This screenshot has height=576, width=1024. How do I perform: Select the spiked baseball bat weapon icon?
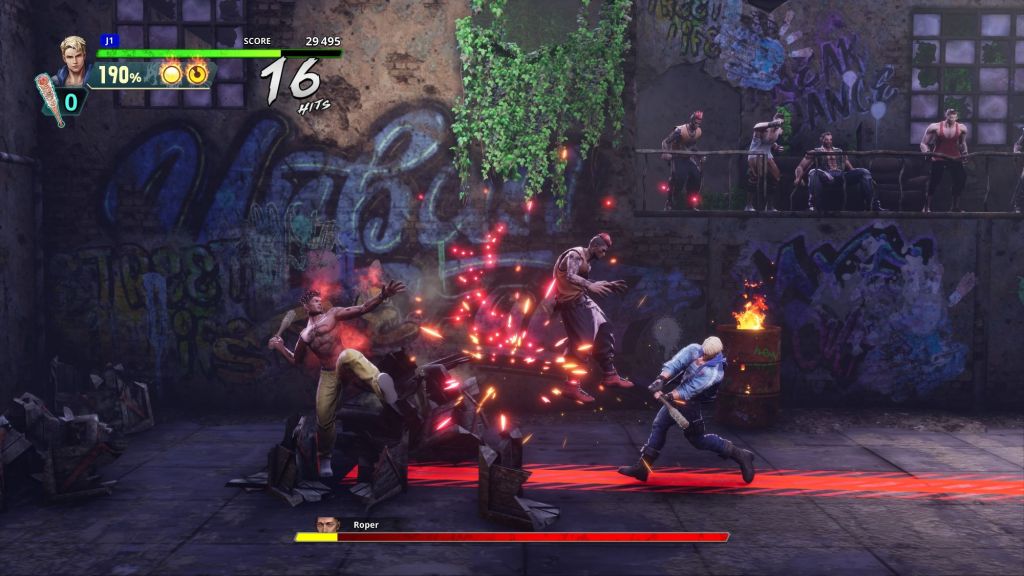tap(51, 98)
